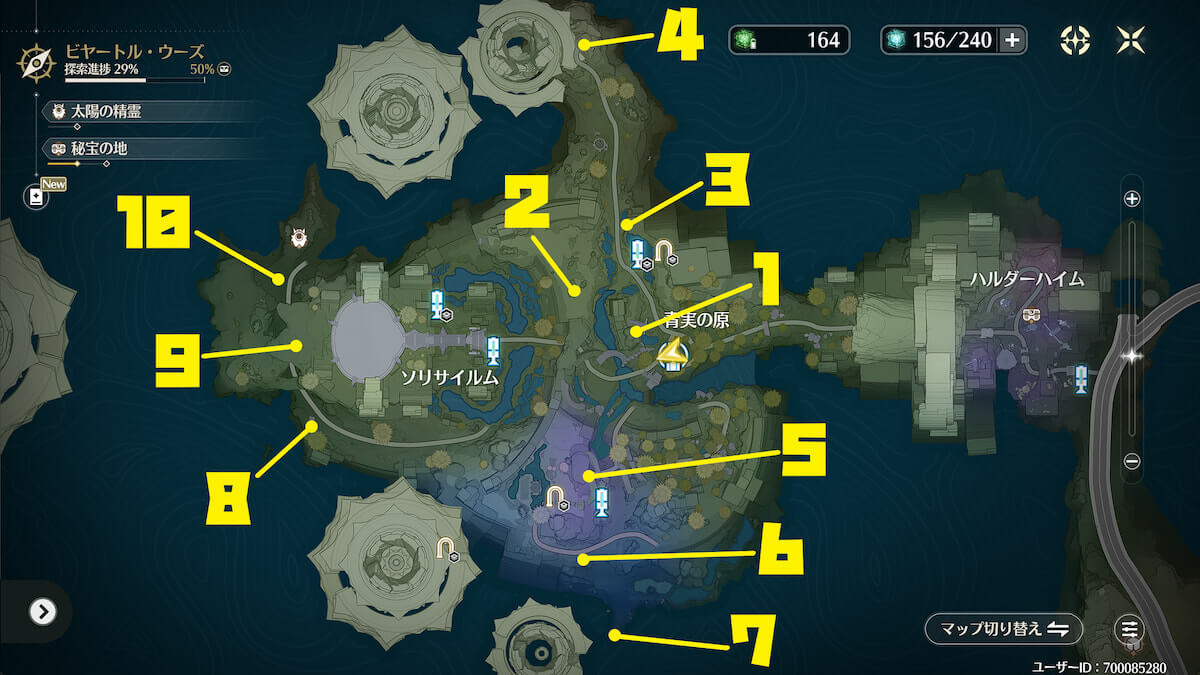Add waveplates with the plus button
1200x675 pixels.
pyautogui.click(x=1012, y=40)
